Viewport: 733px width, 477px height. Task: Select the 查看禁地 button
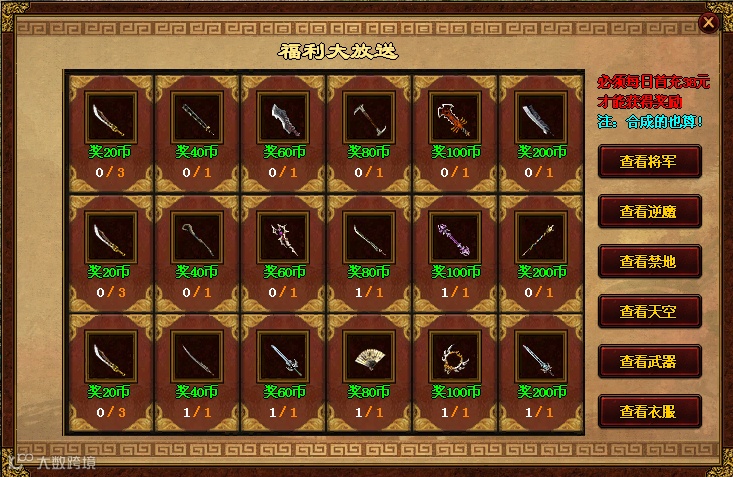coord(649,261)
